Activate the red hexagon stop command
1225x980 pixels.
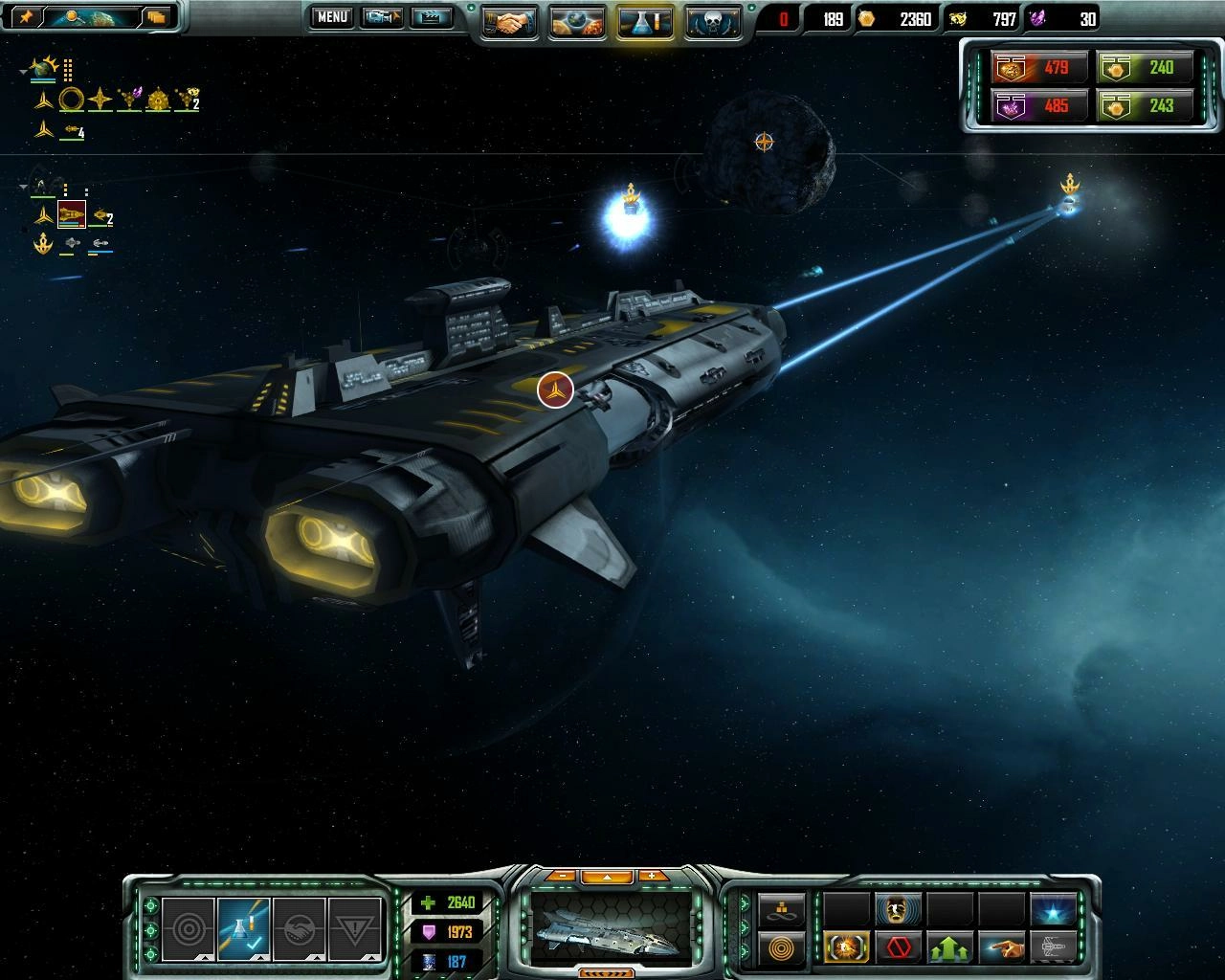898,948
